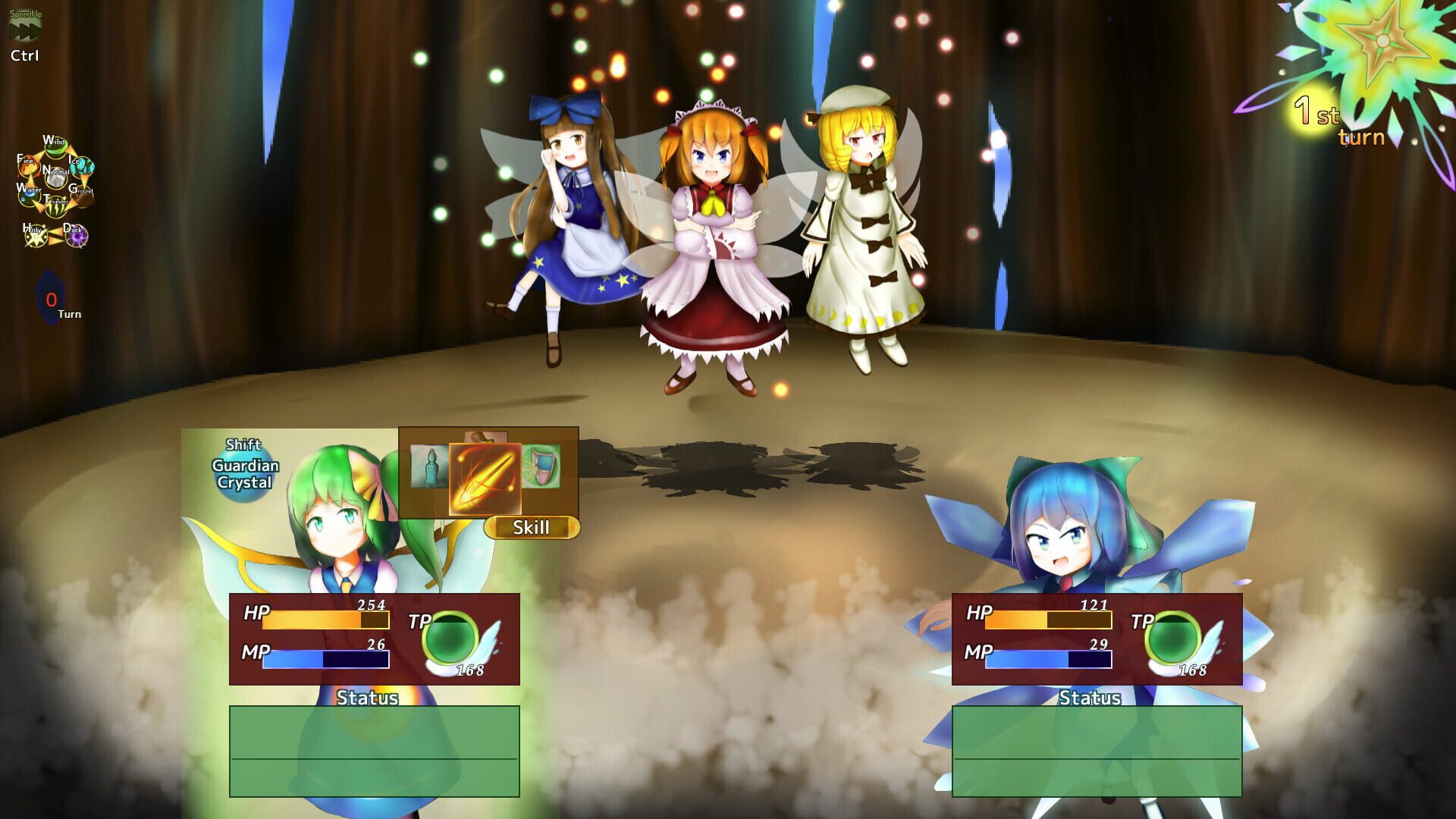The width and height of the screenshot is (1456, 819).
Task: Click the Thunder element icon
Action: 57,207
